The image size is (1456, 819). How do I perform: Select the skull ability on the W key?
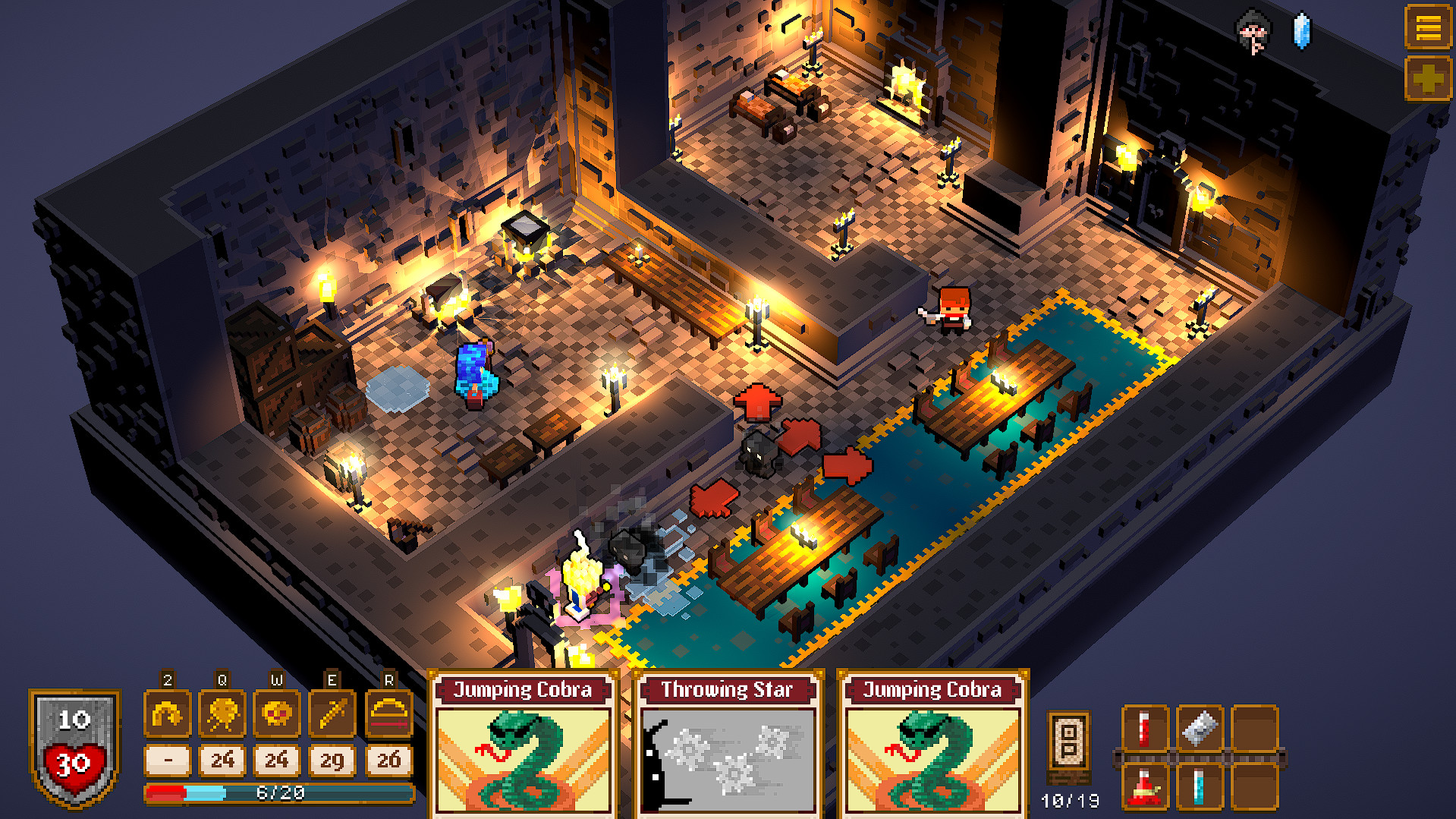(275, 714)
